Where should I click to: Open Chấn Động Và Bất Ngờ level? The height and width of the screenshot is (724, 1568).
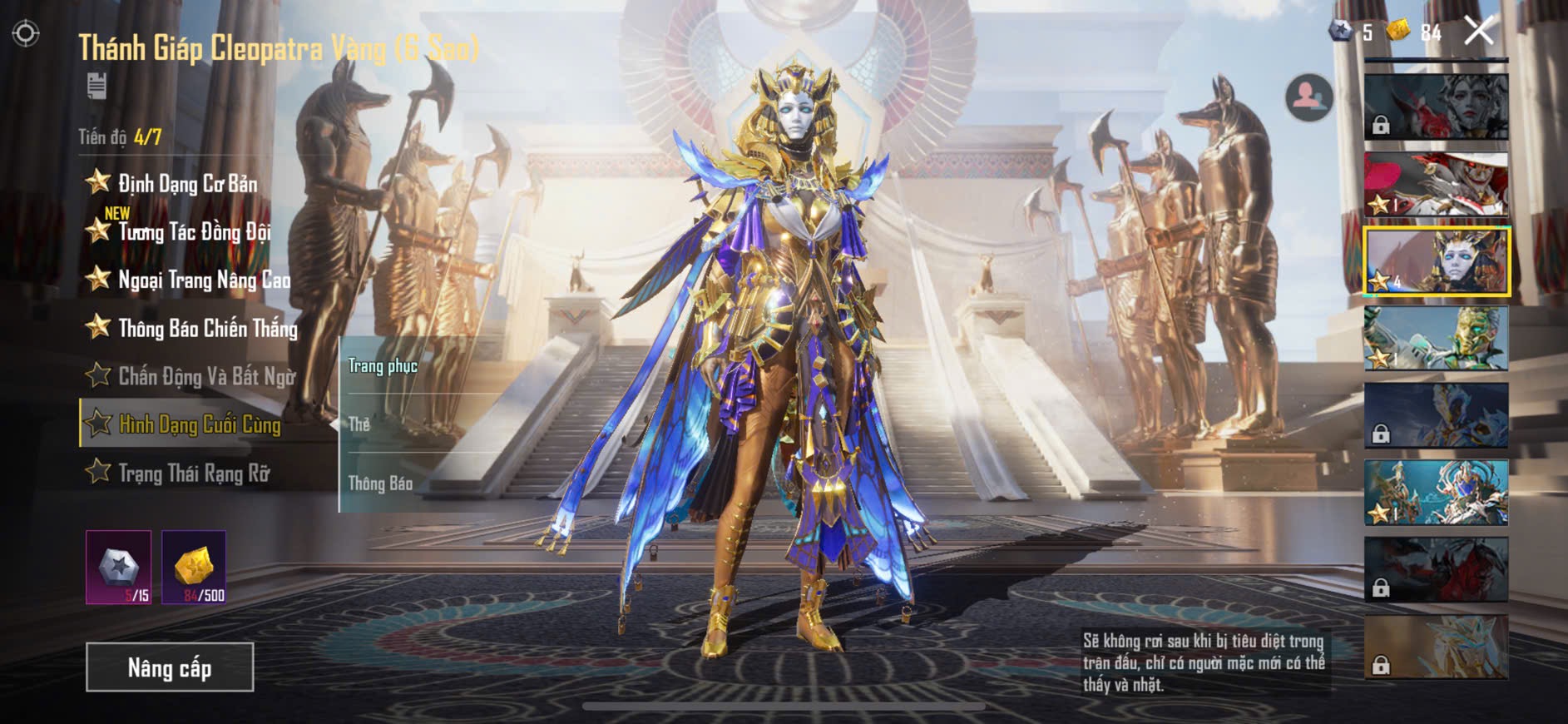tap(205, 376)
